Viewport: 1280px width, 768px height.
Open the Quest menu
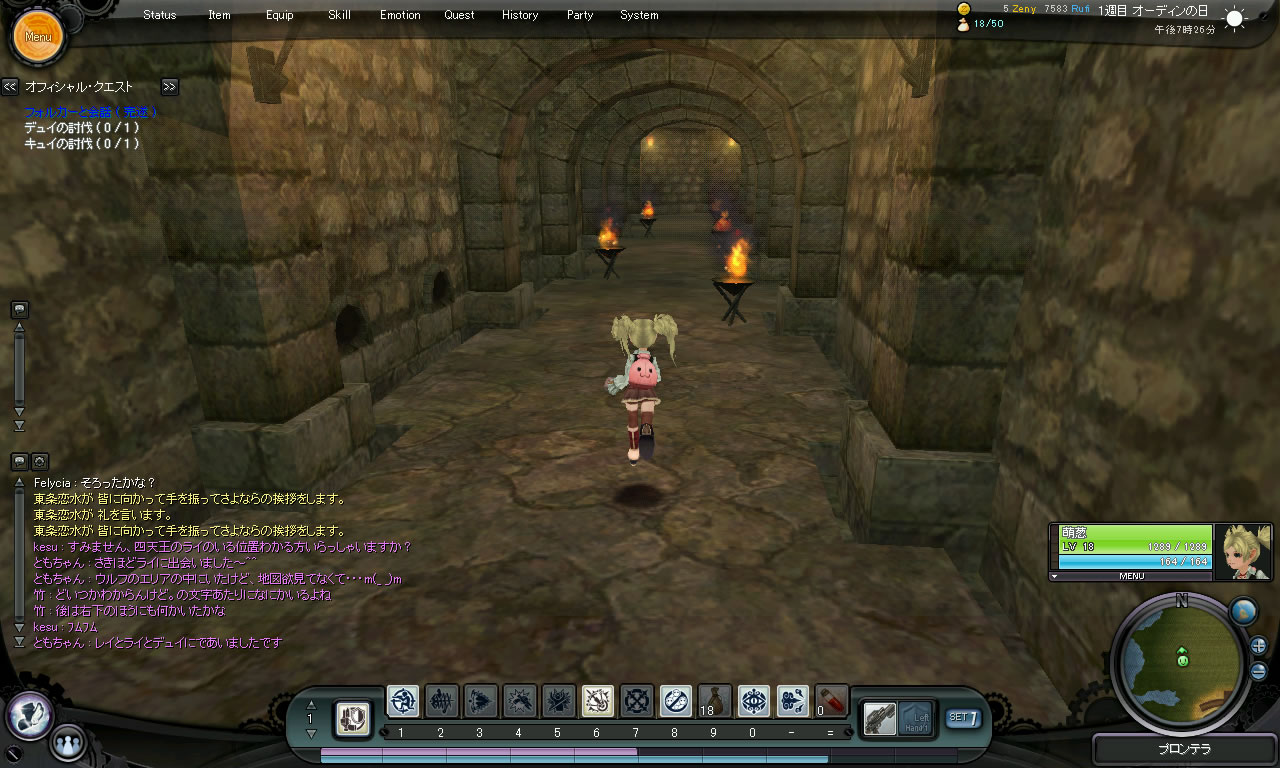(459, 15)
